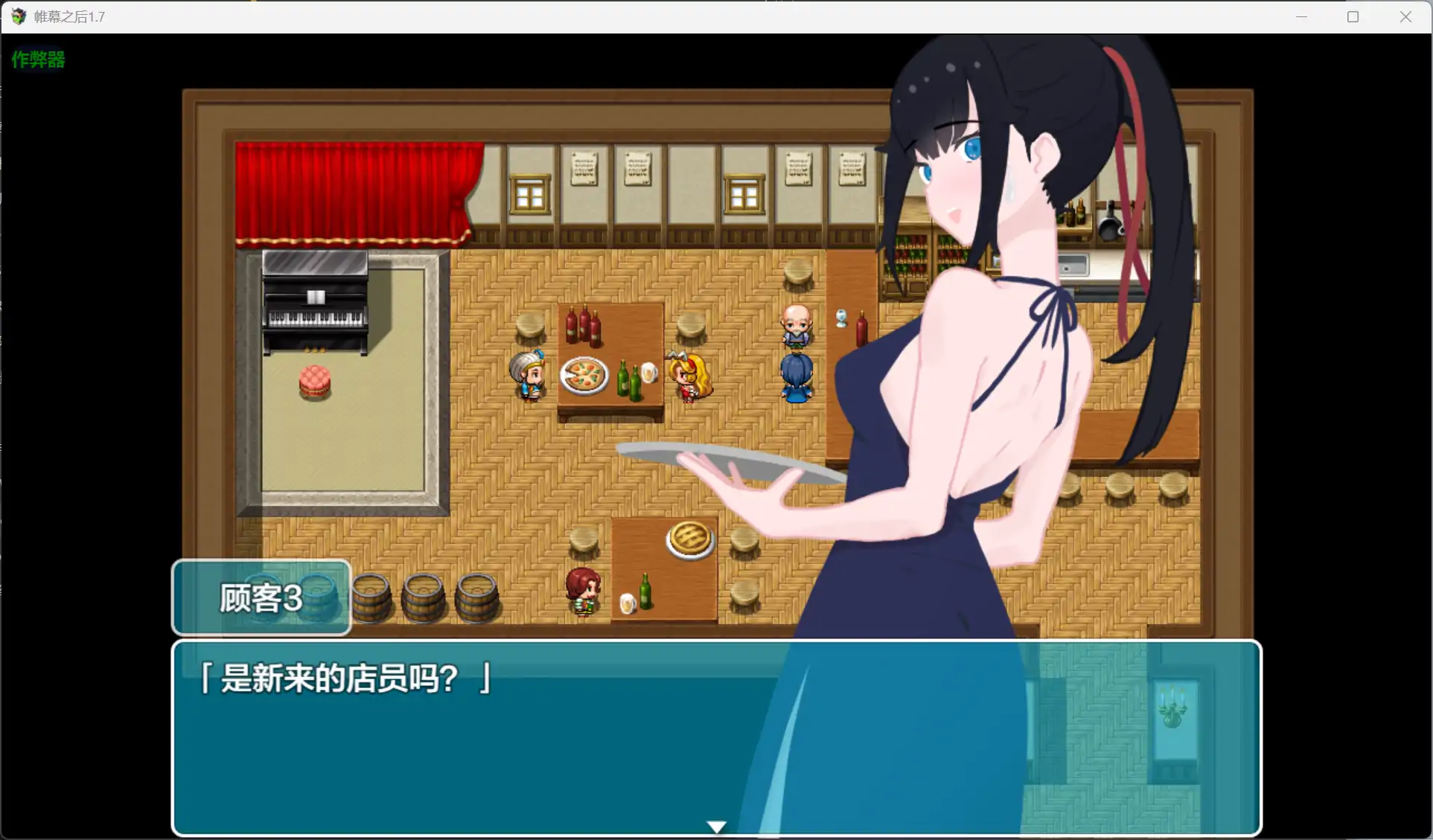Screen dimensions: 1433x840
Task: Select the pink stool by the piano
Action: click(x=314, y=381)
